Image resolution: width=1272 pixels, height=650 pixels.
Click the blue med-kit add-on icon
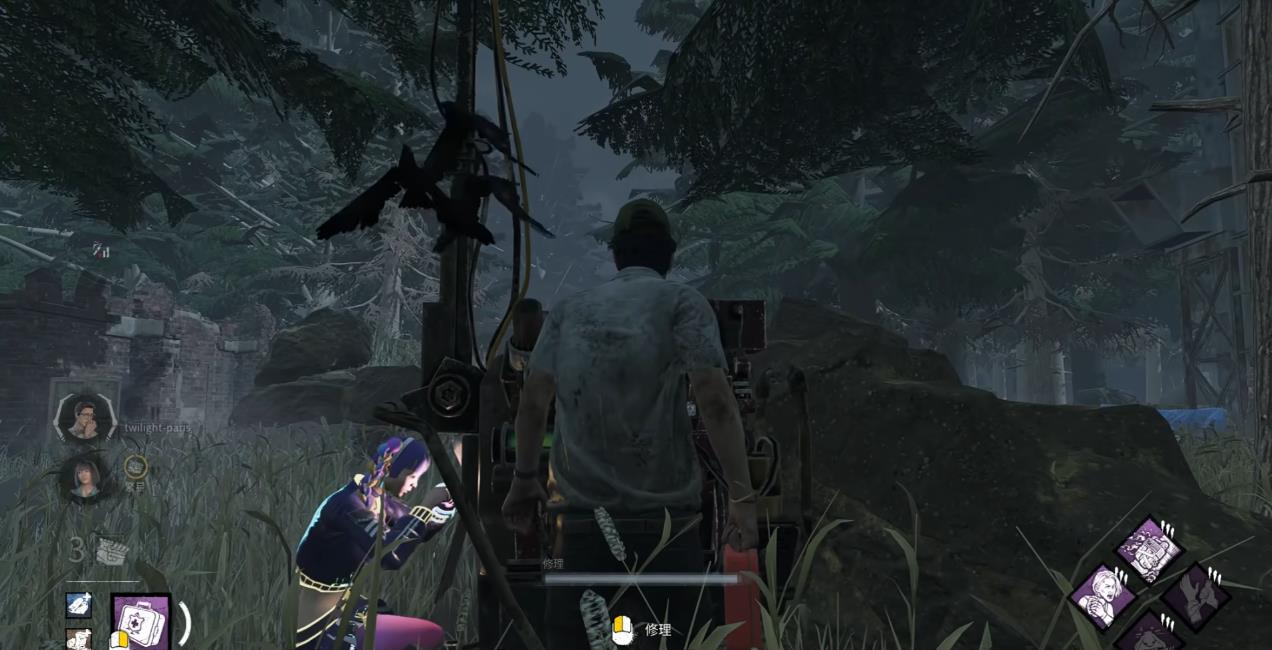pyautogui.click(x=79, y=604)
